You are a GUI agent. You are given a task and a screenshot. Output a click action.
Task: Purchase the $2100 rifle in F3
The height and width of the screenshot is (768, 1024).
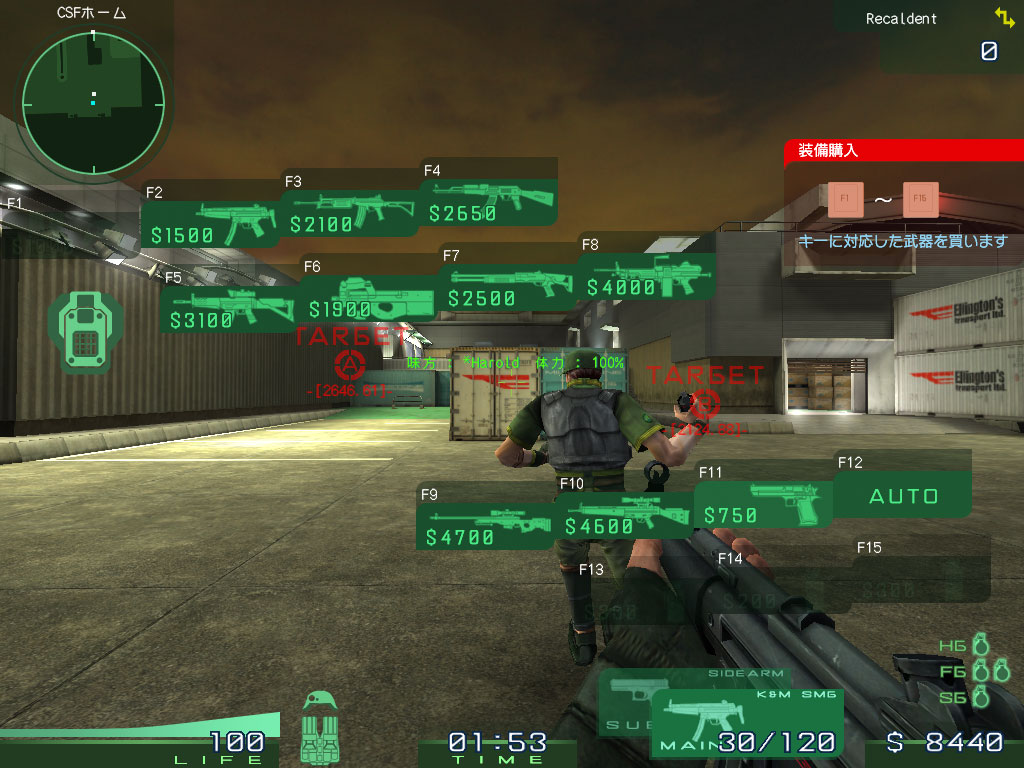[x=350, y=214]
